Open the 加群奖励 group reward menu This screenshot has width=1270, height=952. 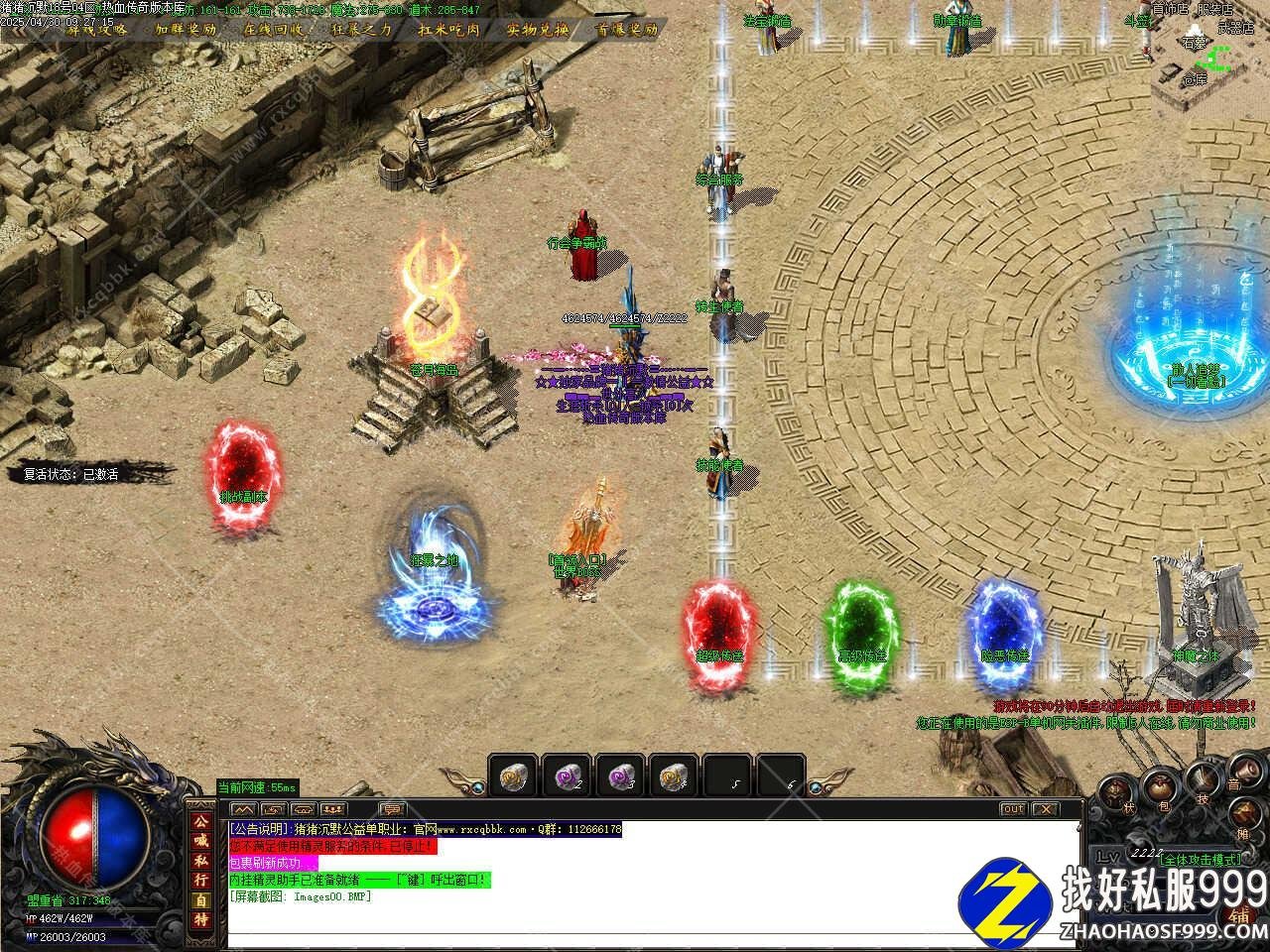tap(186, 29)
